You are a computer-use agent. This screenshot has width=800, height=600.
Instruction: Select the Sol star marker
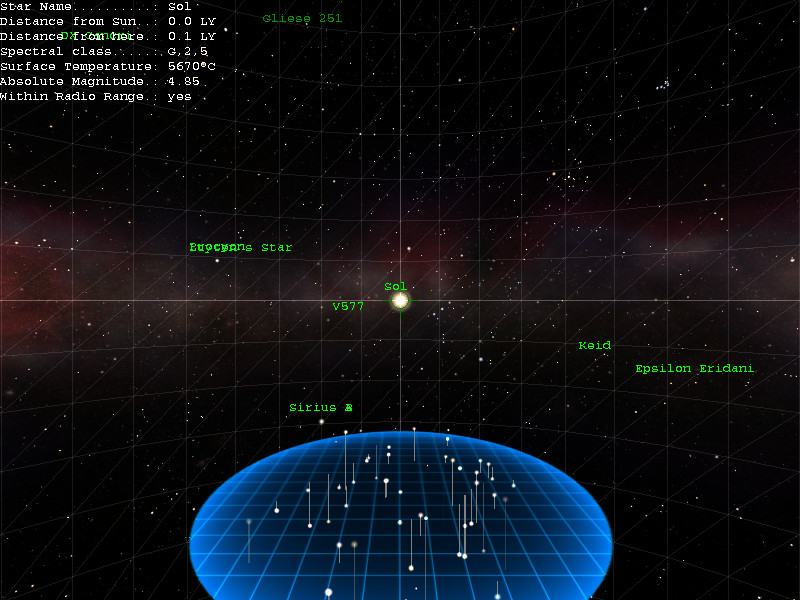point(400,300)
